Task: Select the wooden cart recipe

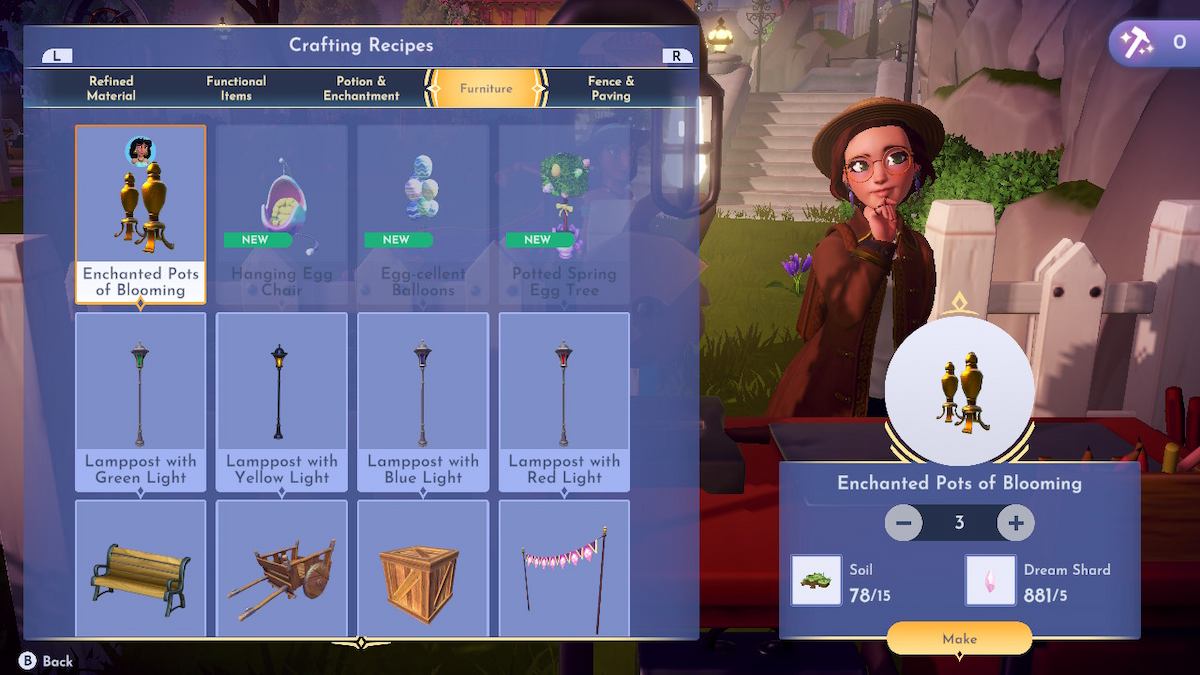Action: [282, 568]
